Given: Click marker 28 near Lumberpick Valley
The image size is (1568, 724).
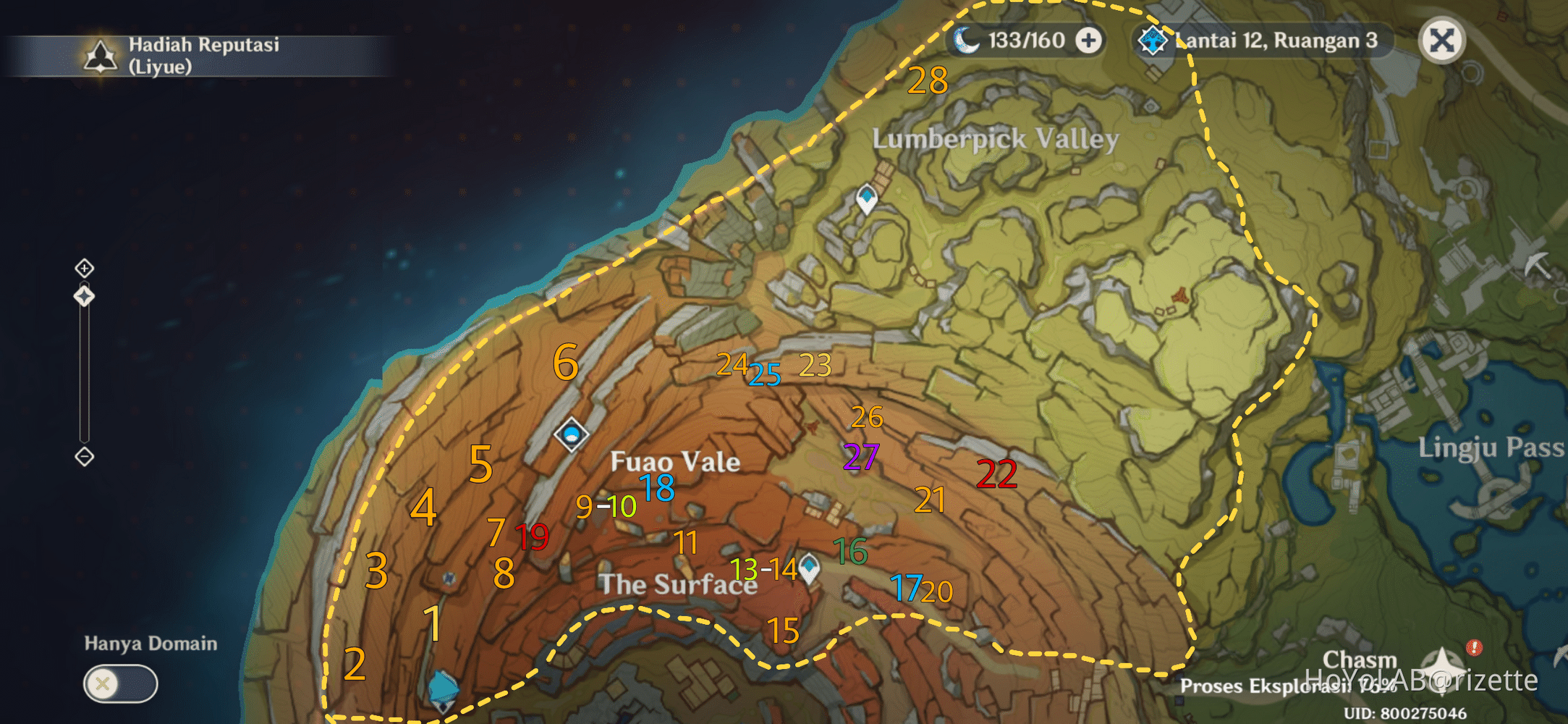Looking at the screenshot, I should point(928,80).
